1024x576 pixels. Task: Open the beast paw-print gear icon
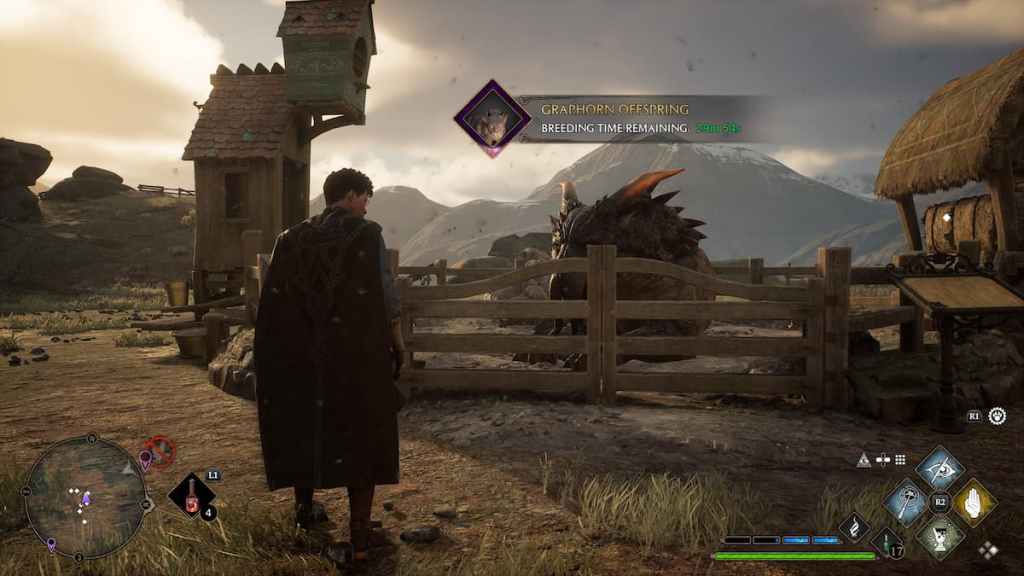coord(997,415)
